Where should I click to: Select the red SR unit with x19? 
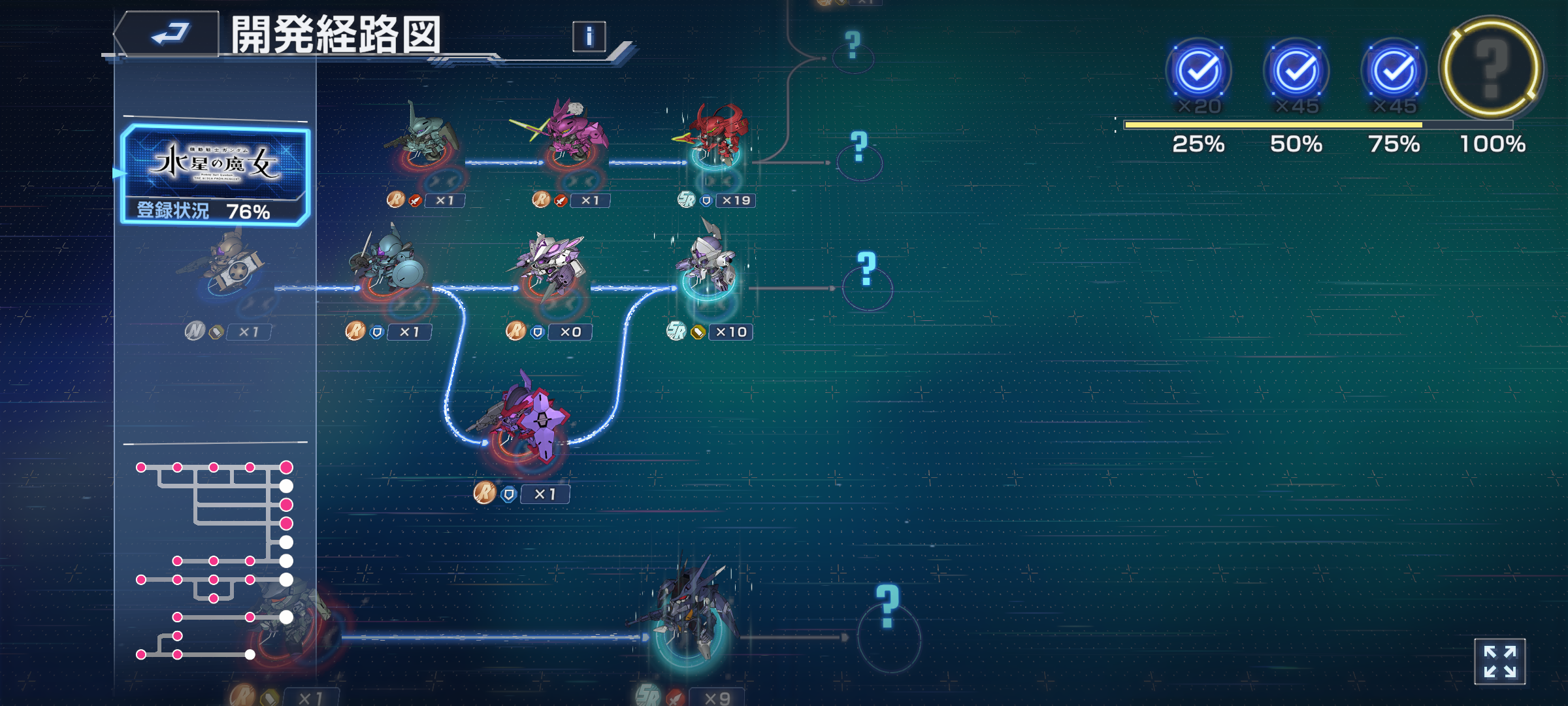pos(714,139)
